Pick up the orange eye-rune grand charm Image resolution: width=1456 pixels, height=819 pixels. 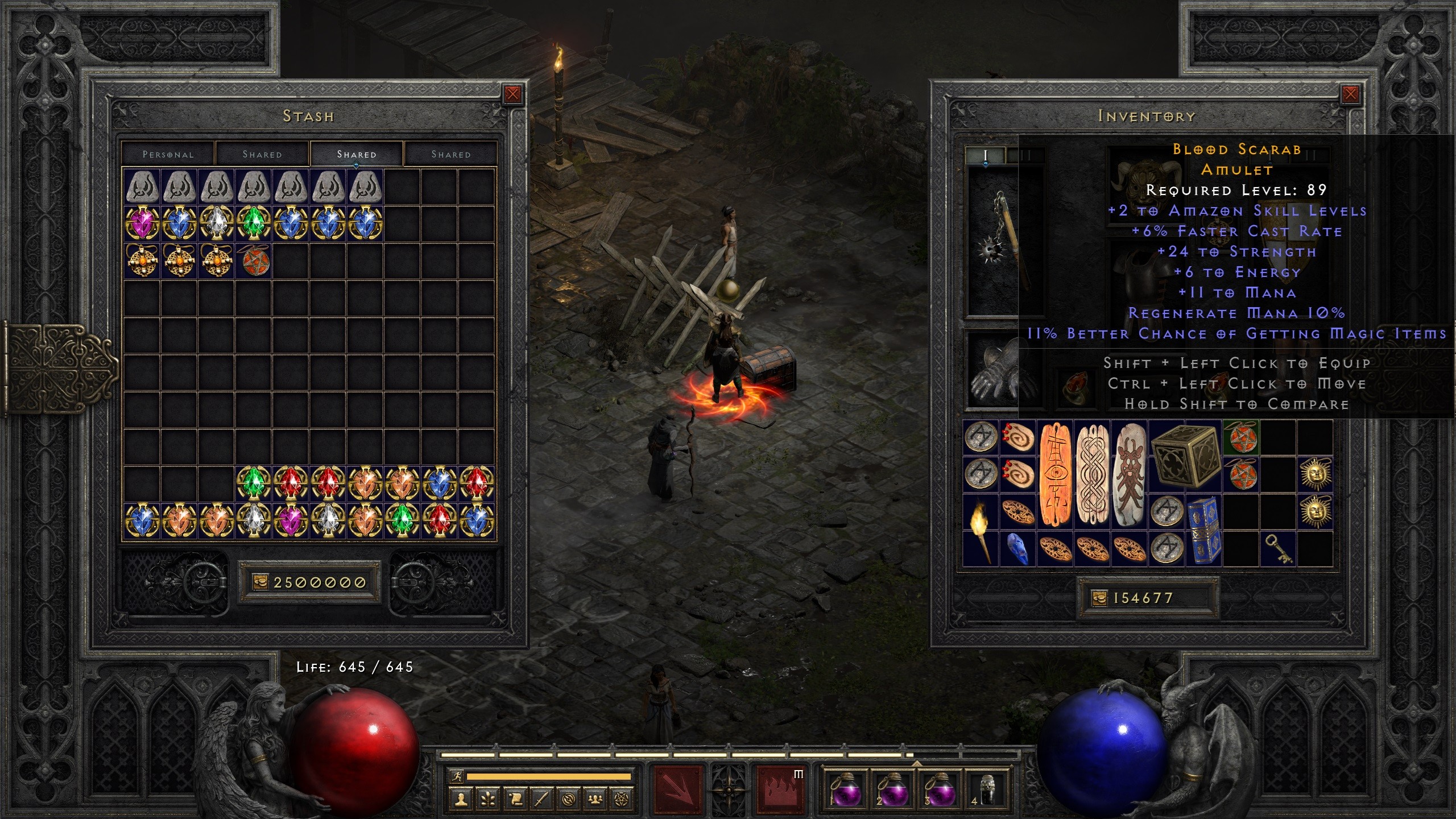[1056, 474]
